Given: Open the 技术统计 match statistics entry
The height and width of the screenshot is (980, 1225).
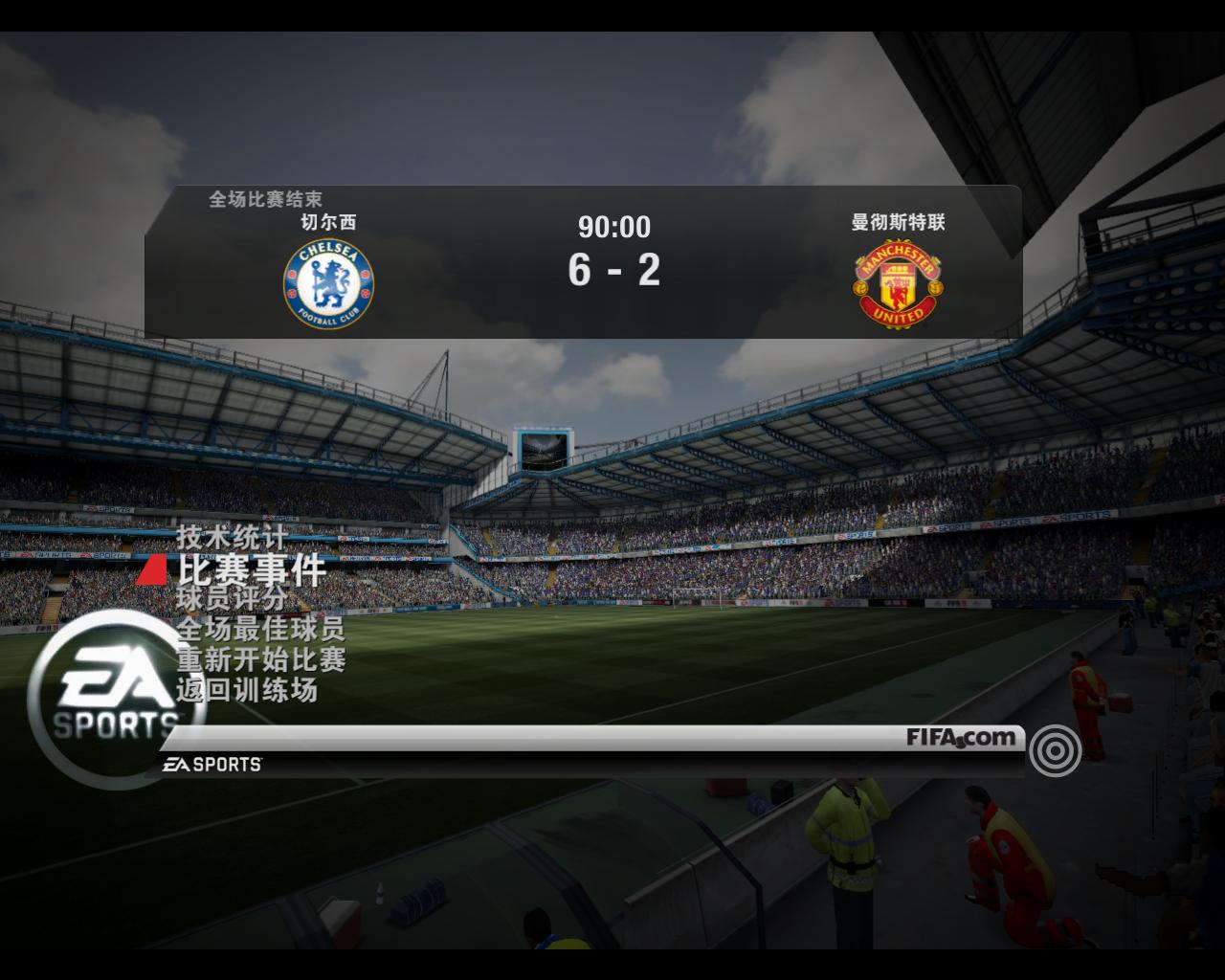Looking at the screenshot, I should pos(231,537).
